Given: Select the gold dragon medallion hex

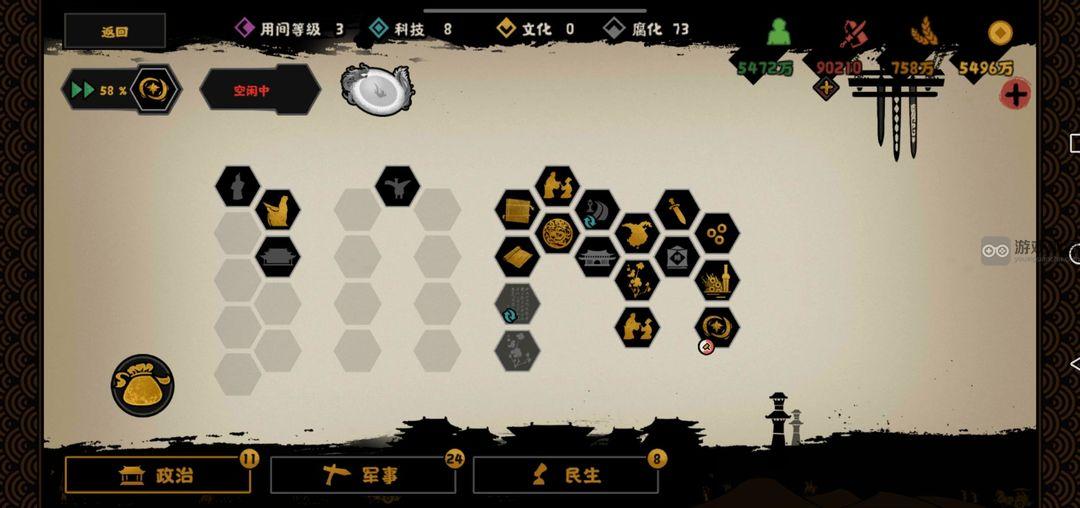Looking at the screenshot, I should coord(557,234).
